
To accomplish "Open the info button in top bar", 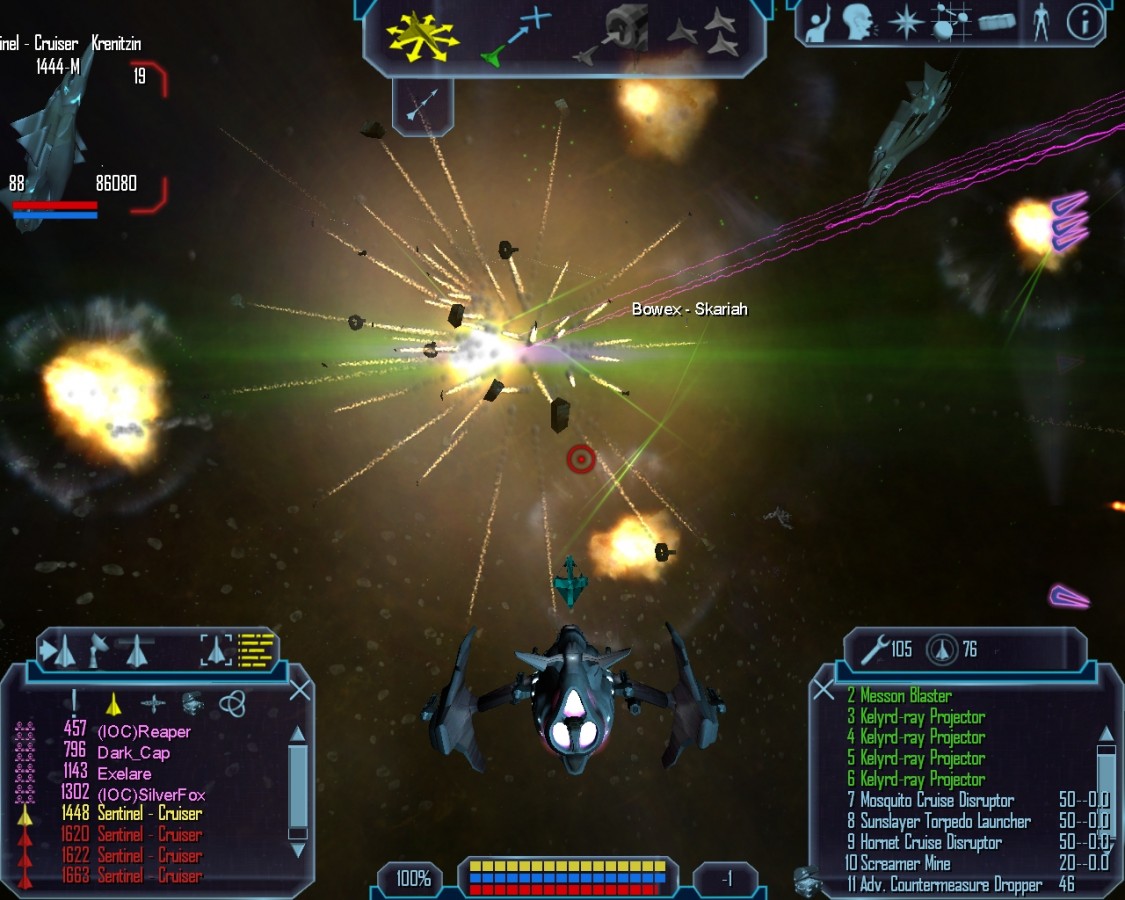I will click(1084, 22).
